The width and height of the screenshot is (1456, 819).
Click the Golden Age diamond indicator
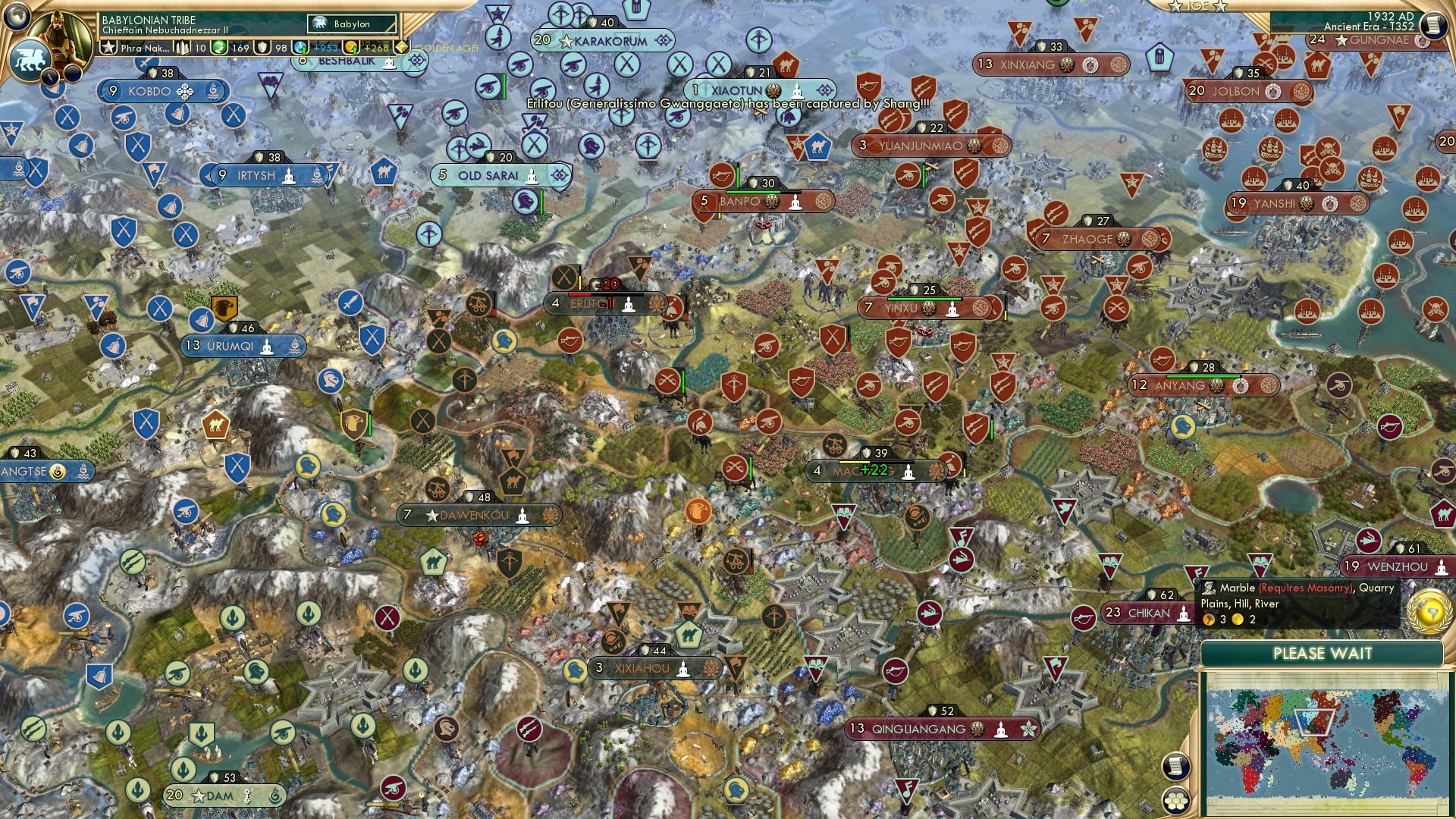coord(402,45)
